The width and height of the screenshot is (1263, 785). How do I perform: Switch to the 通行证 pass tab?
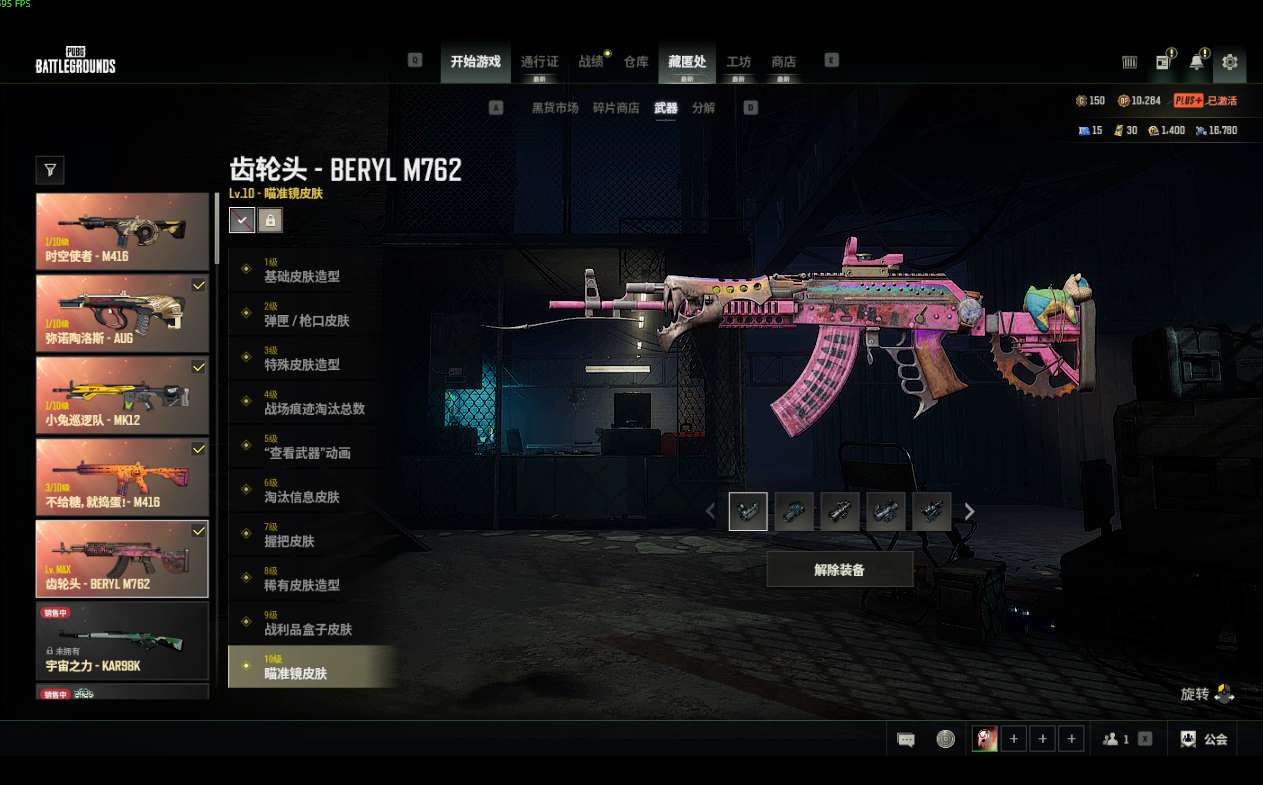point(539,62)
